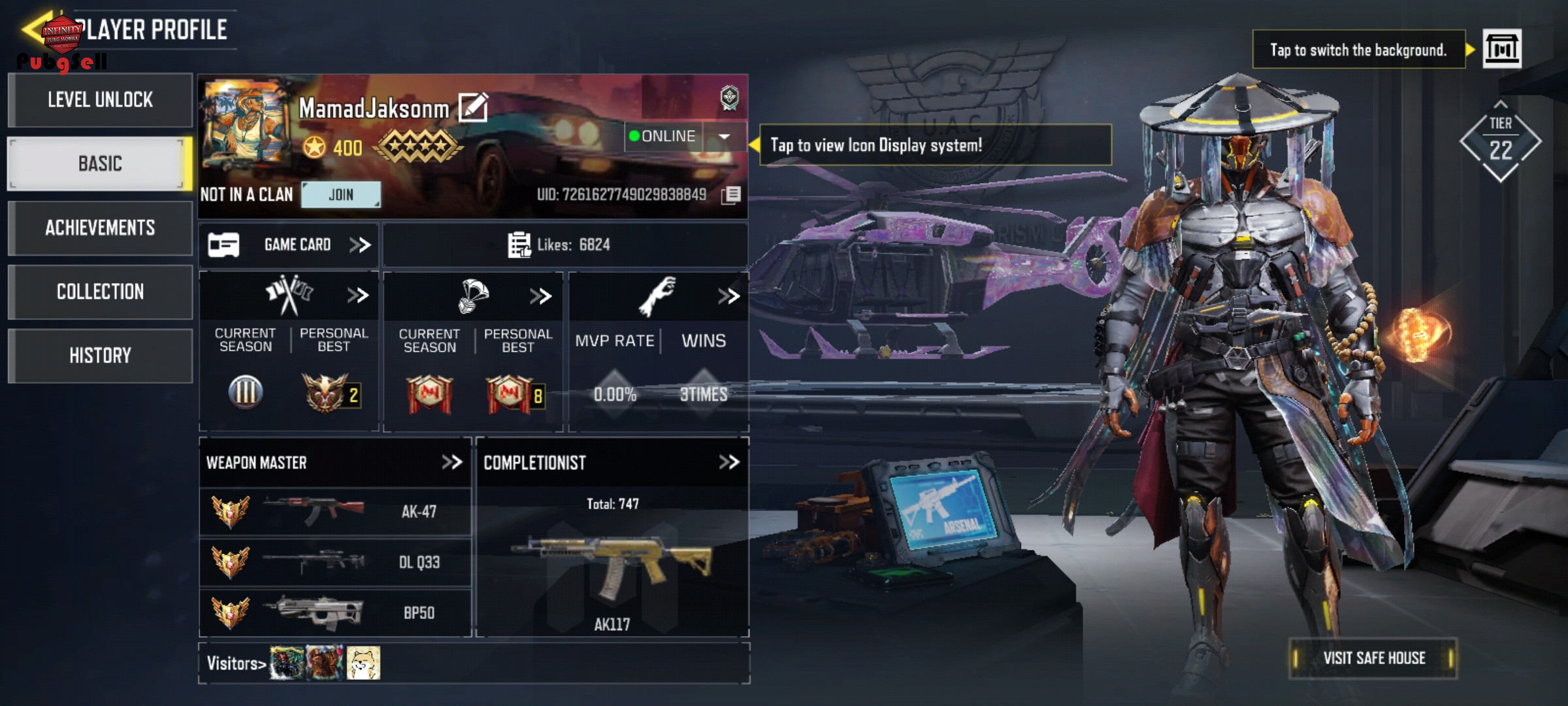Screen dimensions: 1568x706
Task: Open the Online status dropdown
Action: [724, 136]
